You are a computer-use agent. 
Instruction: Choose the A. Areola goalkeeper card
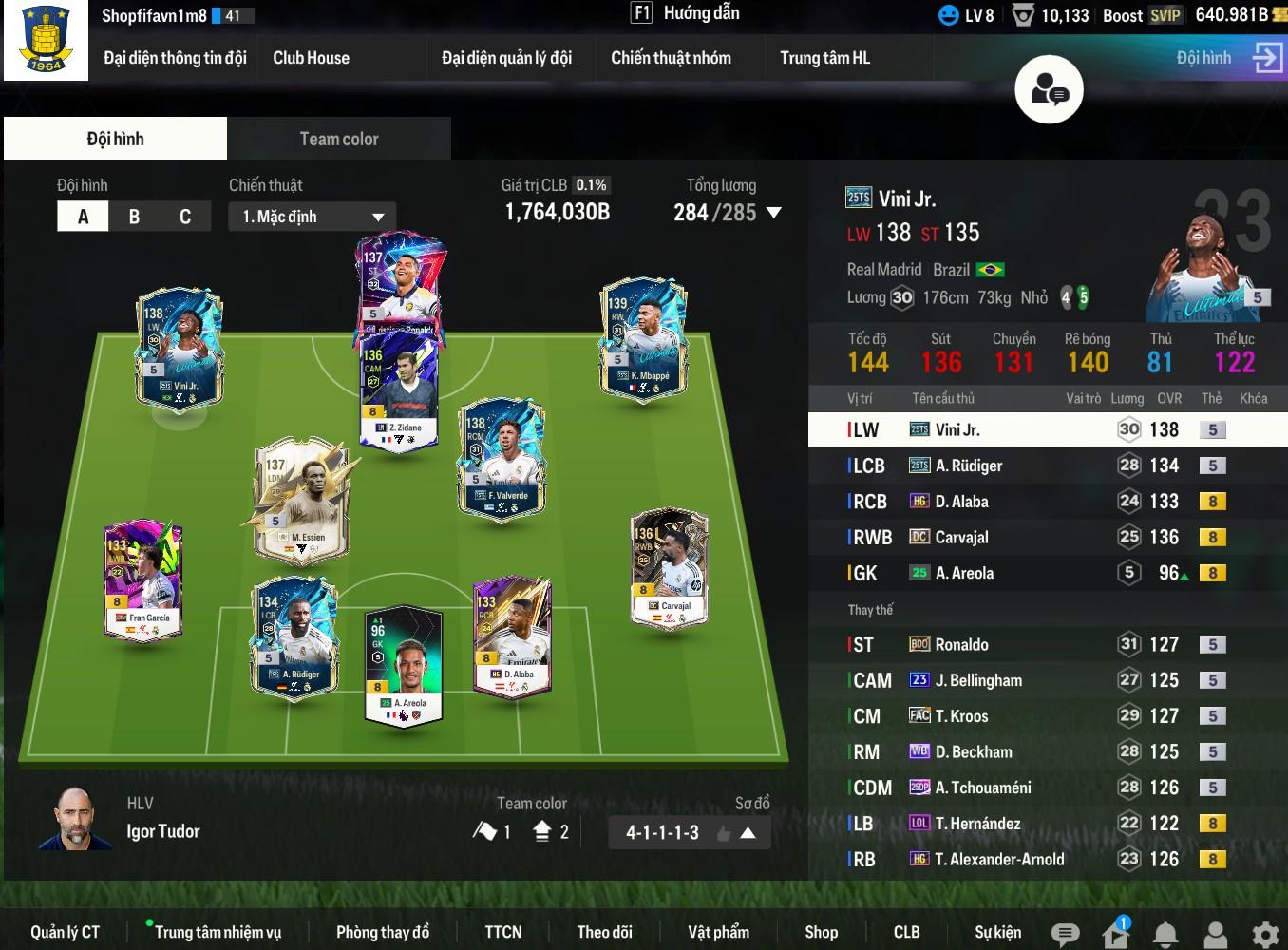(404, 663)
